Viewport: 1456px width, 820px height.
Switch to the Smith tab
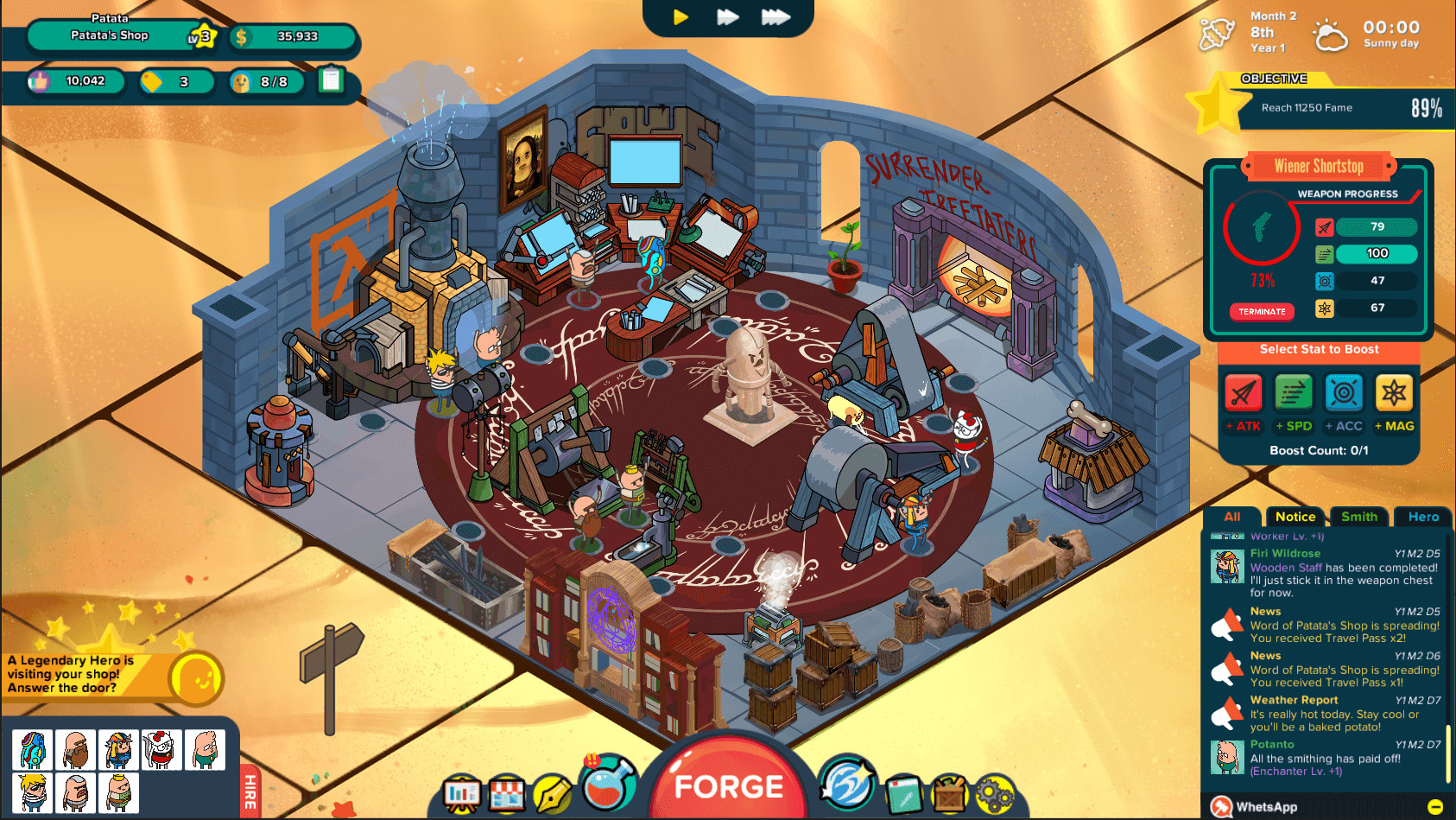[x=1358, y=516]
